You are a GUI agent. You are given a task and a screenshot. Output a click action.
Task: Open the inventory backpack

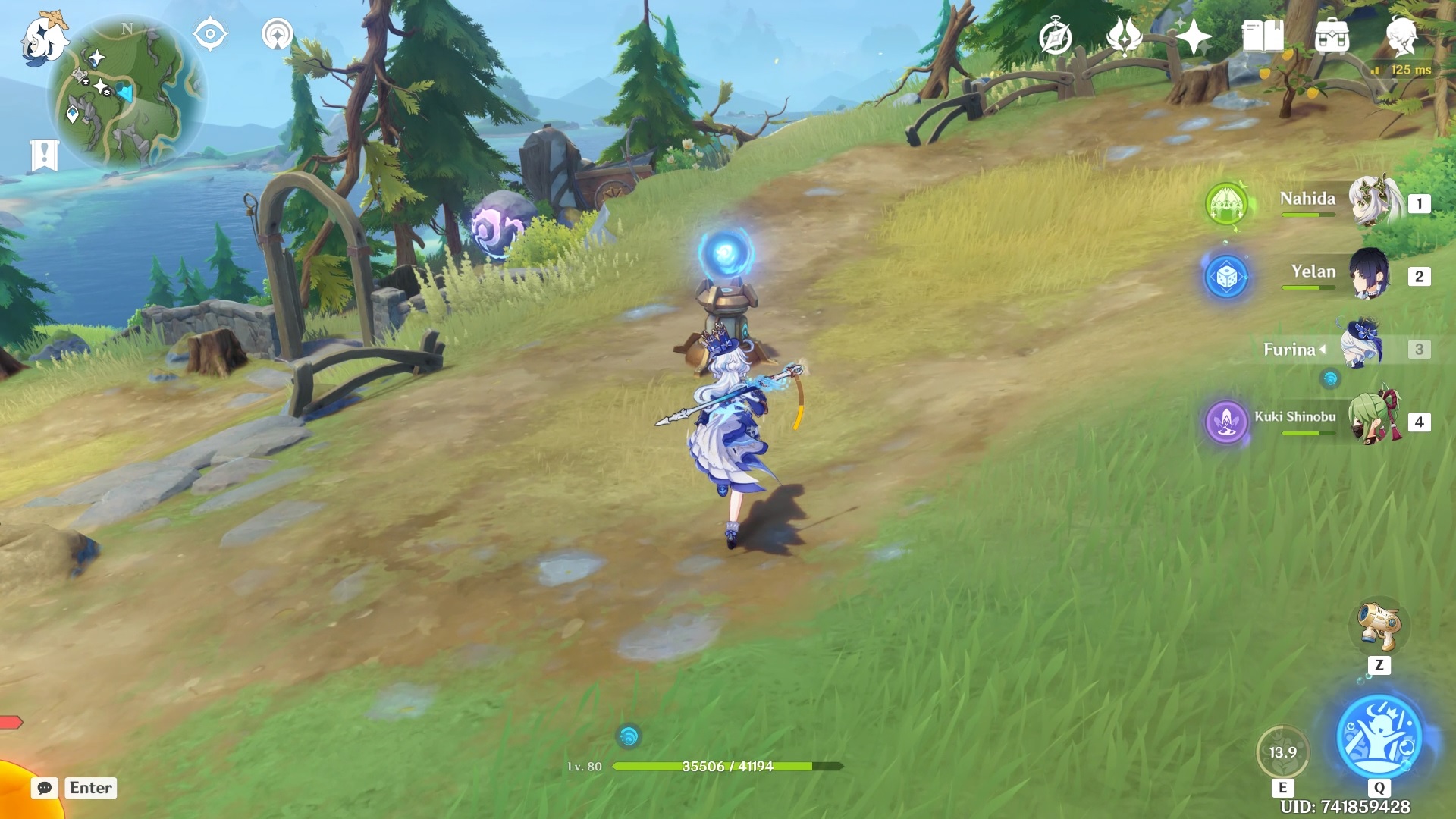(1332, 36)
